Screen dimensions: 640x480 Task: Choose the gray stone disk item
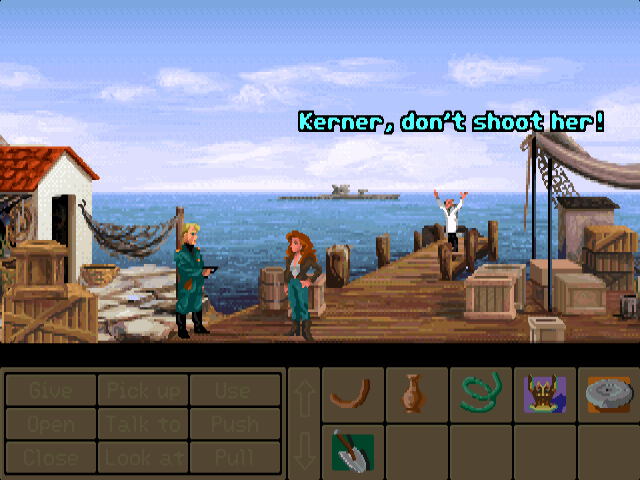(608, 394)
